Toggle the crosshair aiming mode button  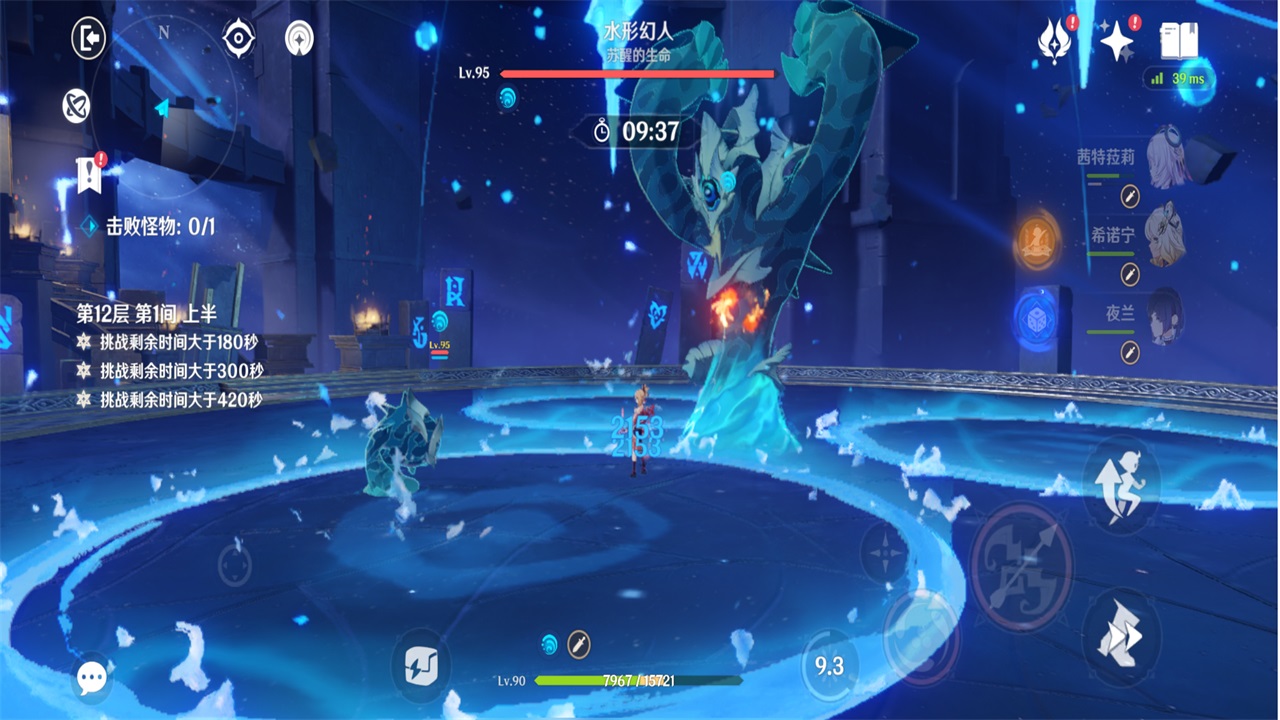click(884, 552)
